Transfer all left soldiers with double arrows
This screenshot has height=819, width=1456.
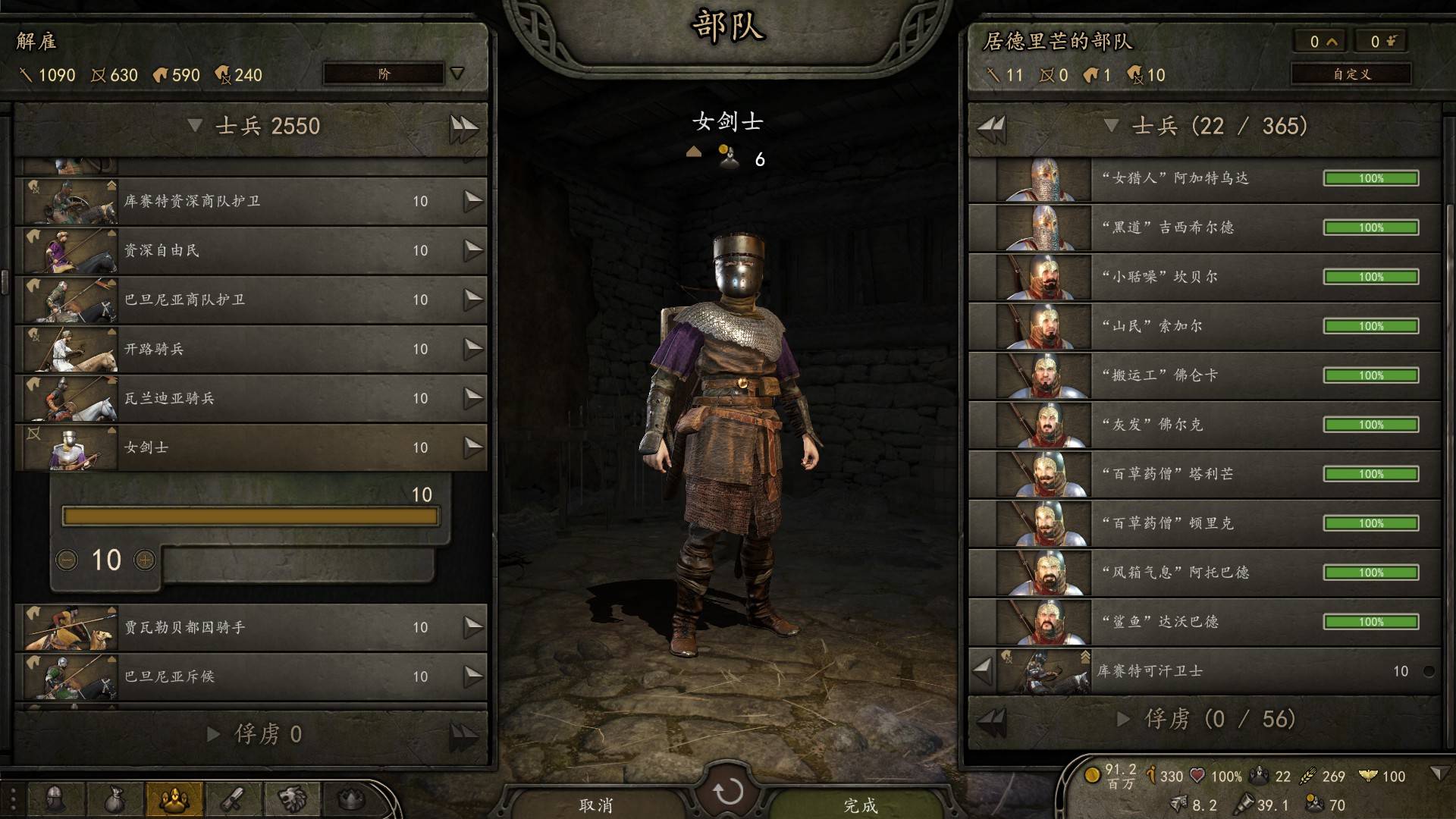click(463, 127)
